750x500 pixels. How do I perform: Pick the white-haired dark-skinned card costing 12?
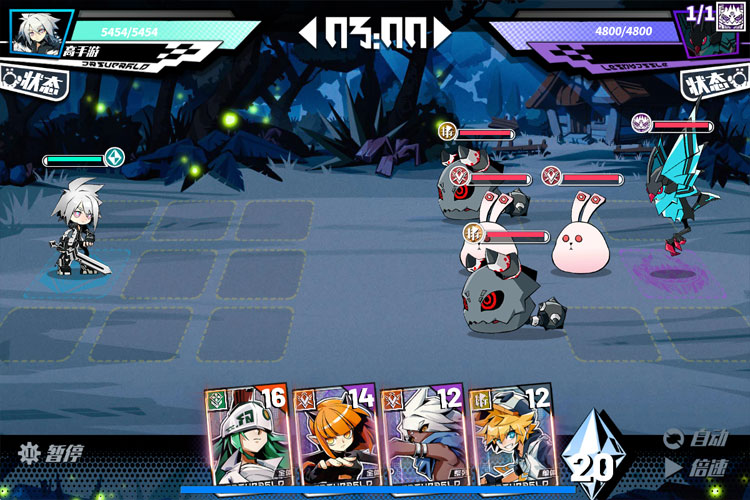tap(424, 439)
